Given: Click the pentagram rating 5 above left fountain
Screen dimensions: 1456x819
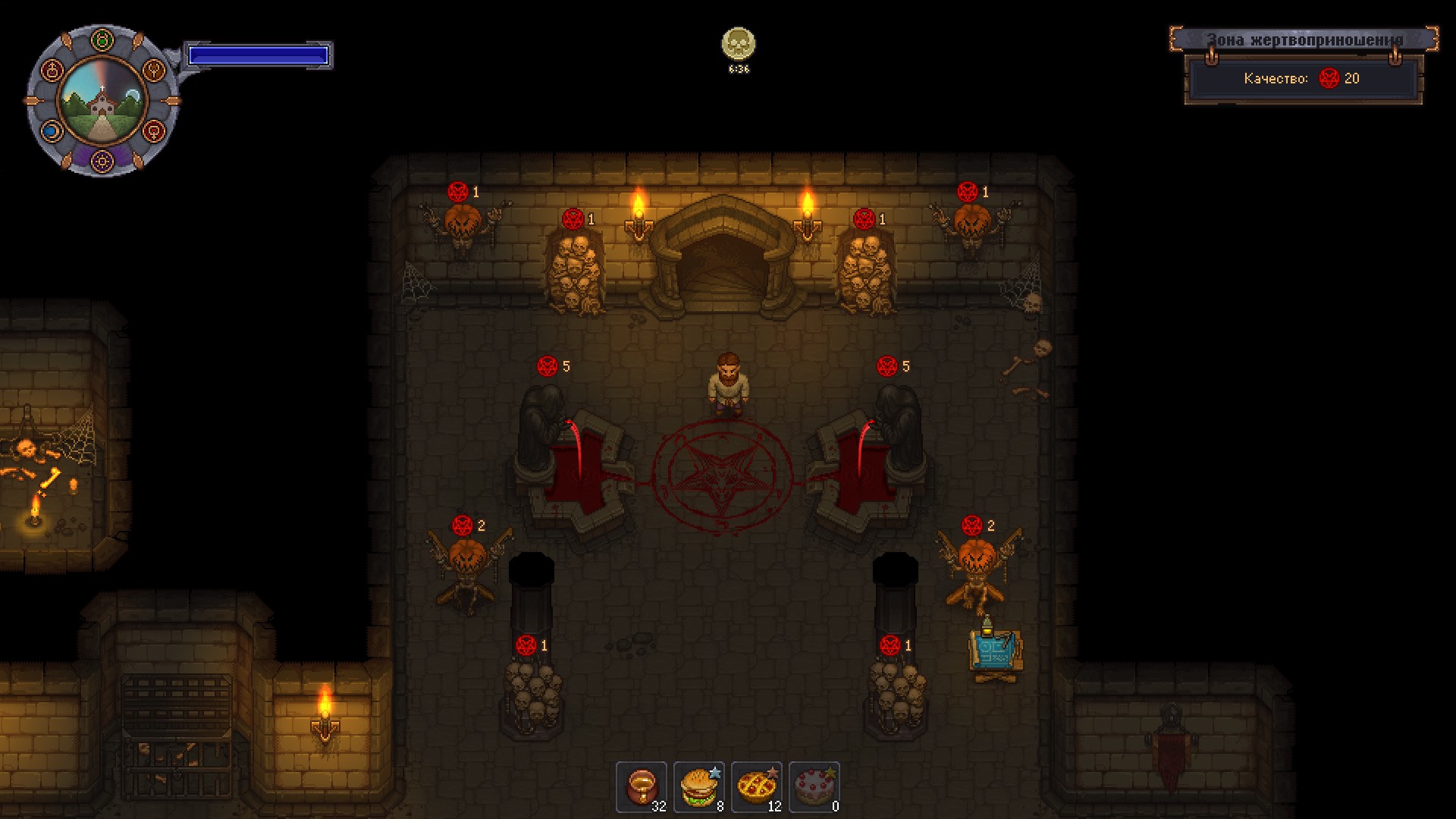Looking at the screenshot, I should (546, 364).
